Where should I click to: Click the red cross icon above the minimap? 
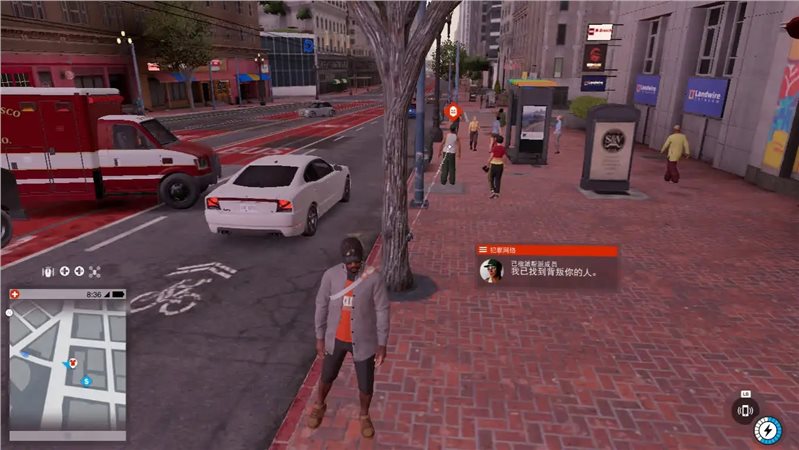[16, 294]
